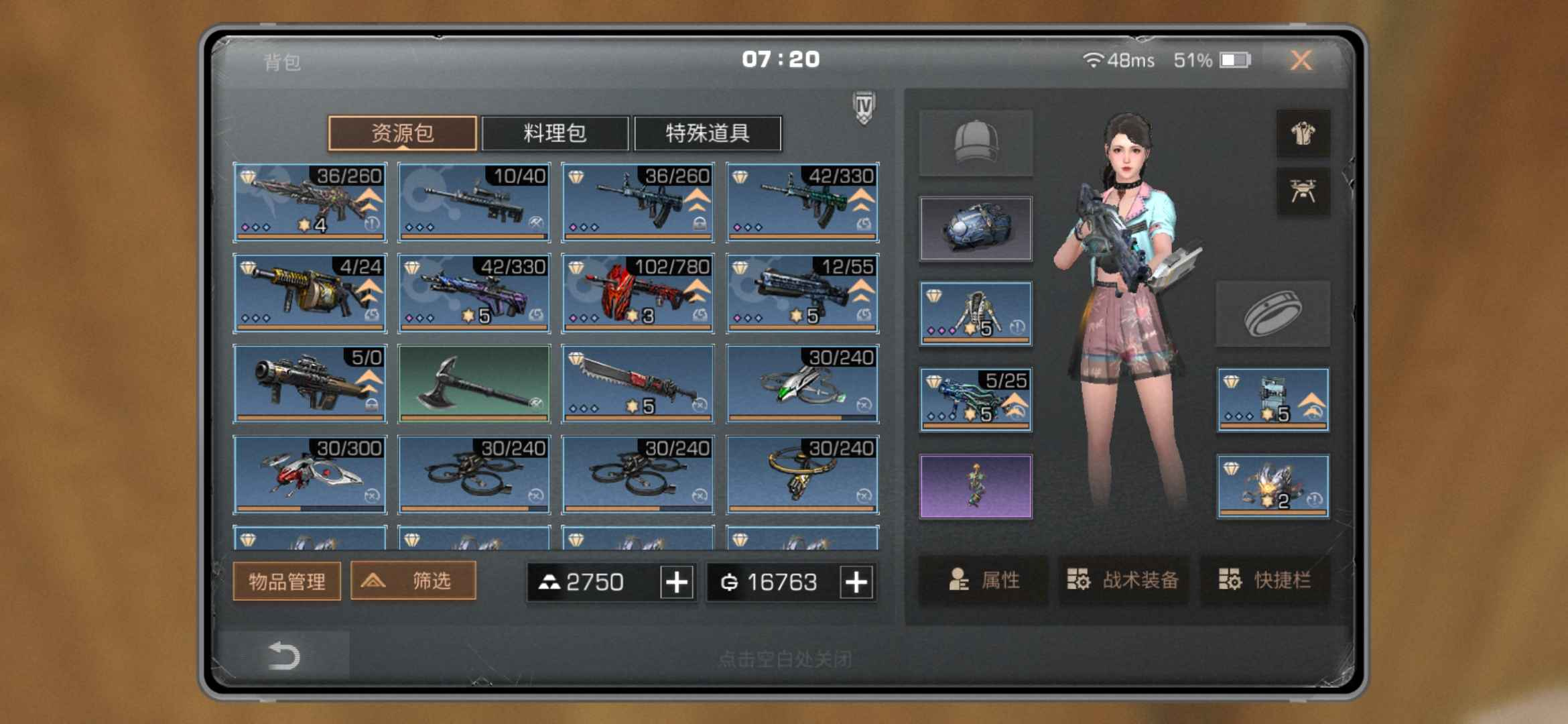Viewport: 1568px width, 724px height.
Task: Click the 筛选 filter button
Action: tap(413, 581)
